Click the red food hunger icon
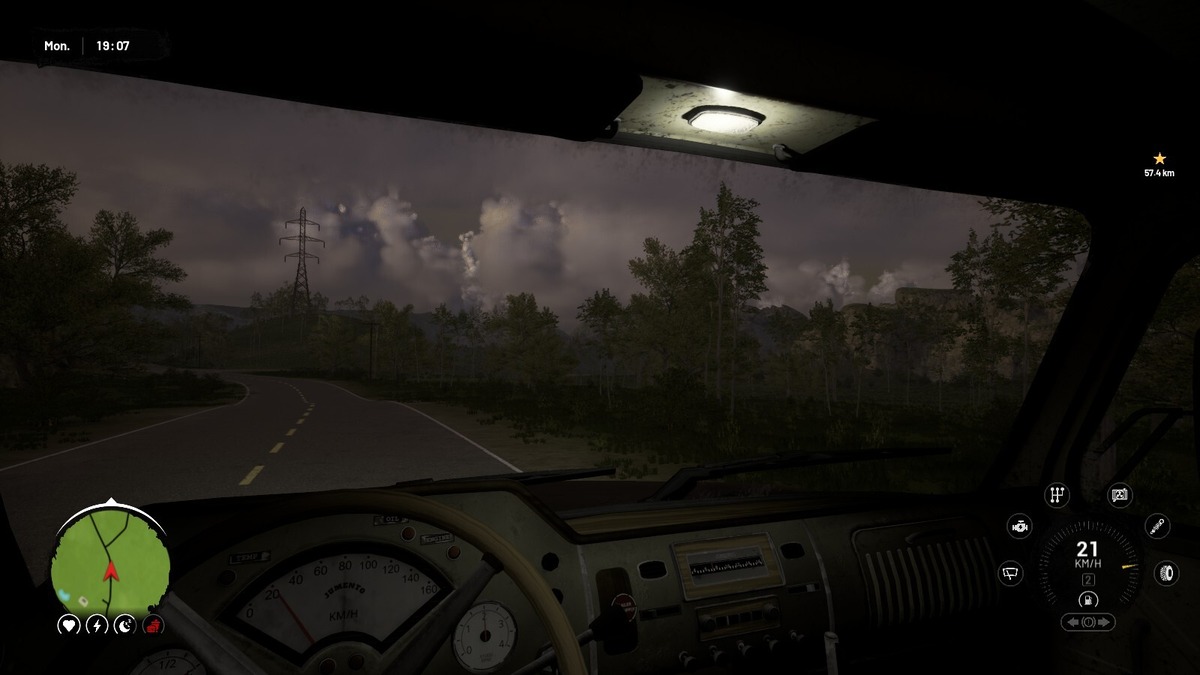 pyautogui.click(x=153, y=626)
